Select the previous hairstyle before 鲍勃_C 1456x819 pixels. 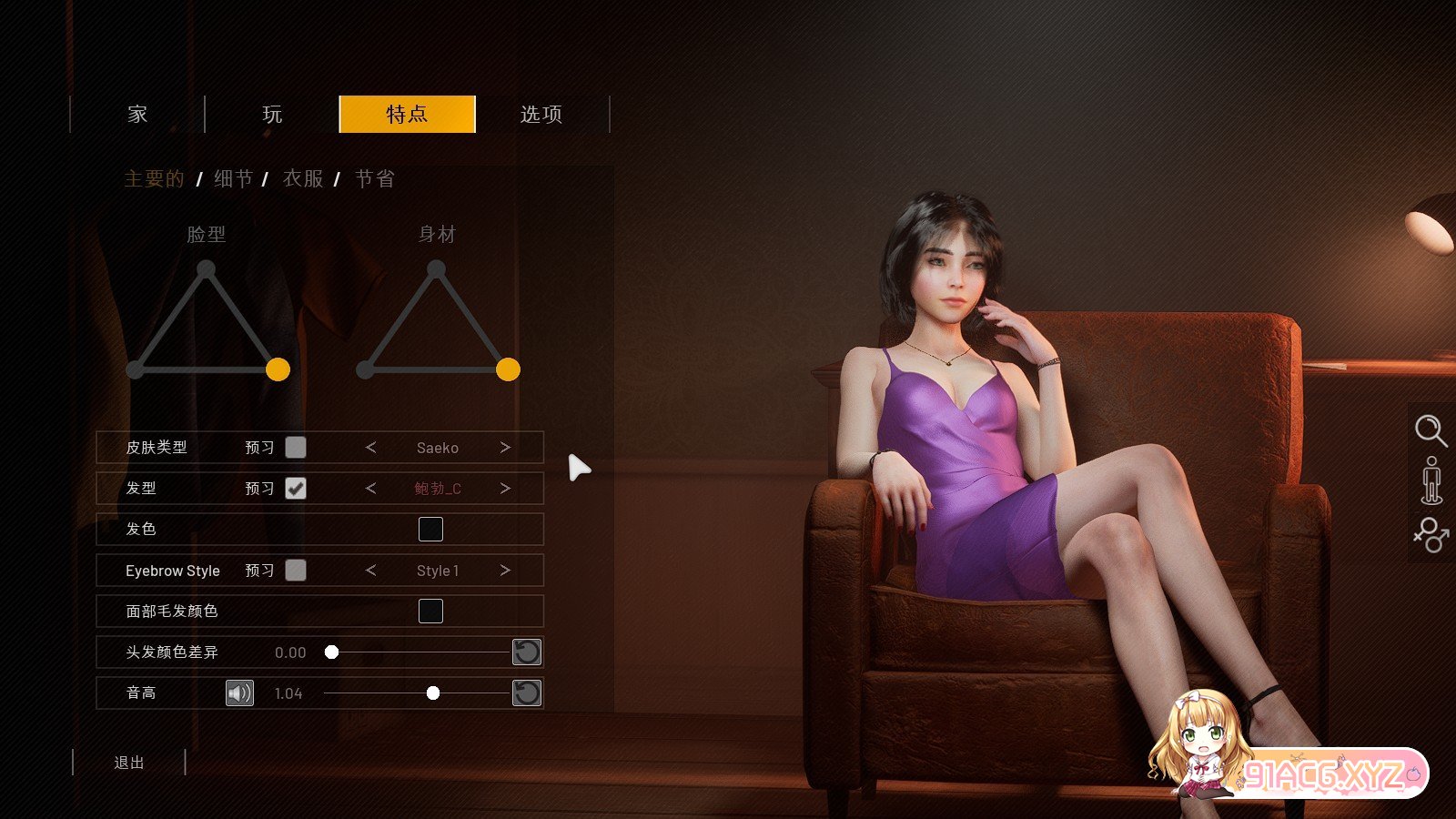[x=370, y=489]
